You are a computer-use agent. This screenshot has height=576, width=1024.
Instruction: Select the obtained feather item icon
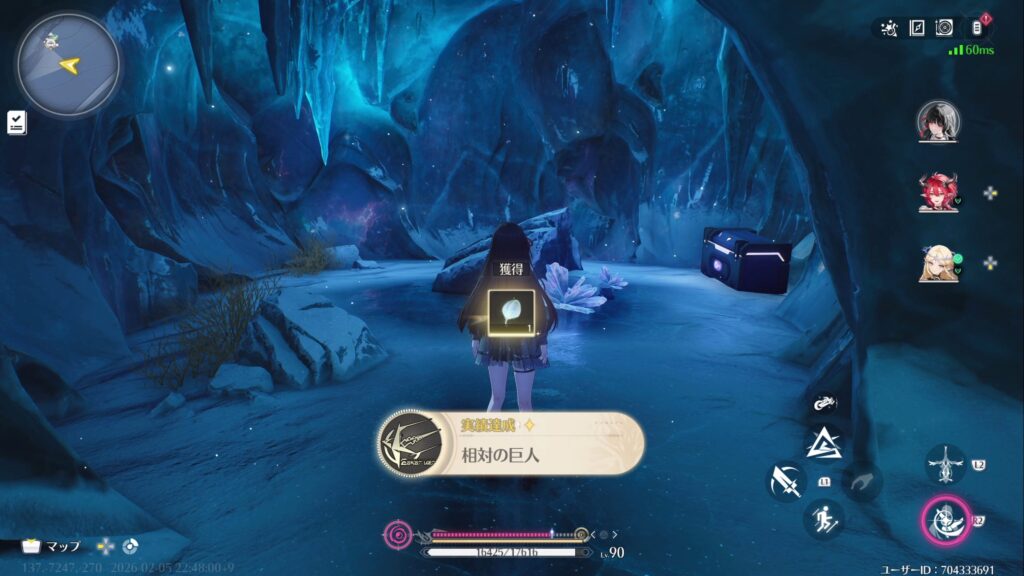coord(510,311)
